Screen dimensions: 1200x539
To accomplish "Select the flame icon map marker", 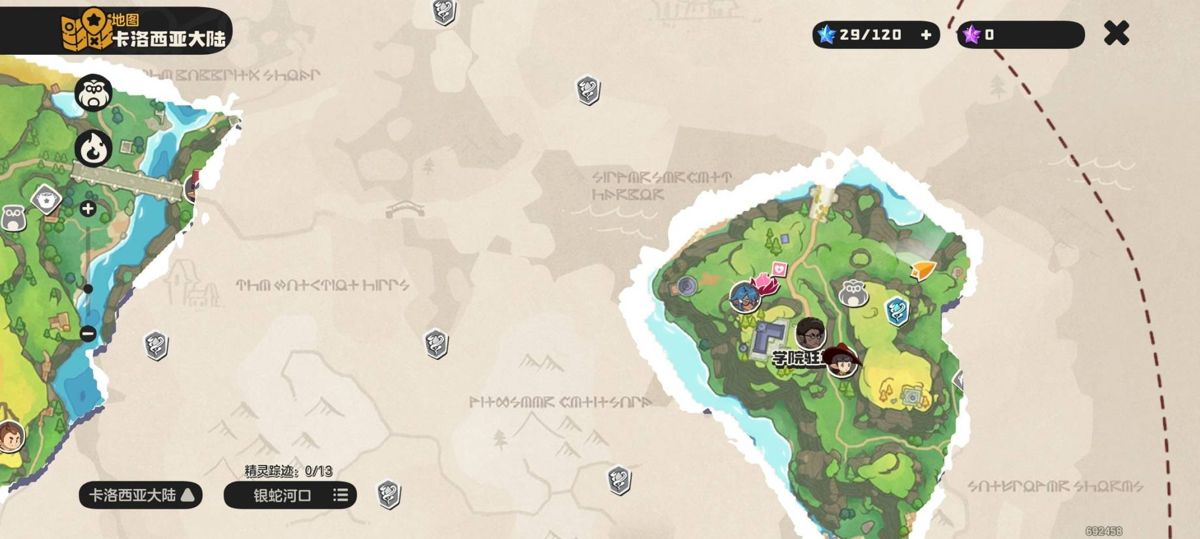I will point(92,149).
